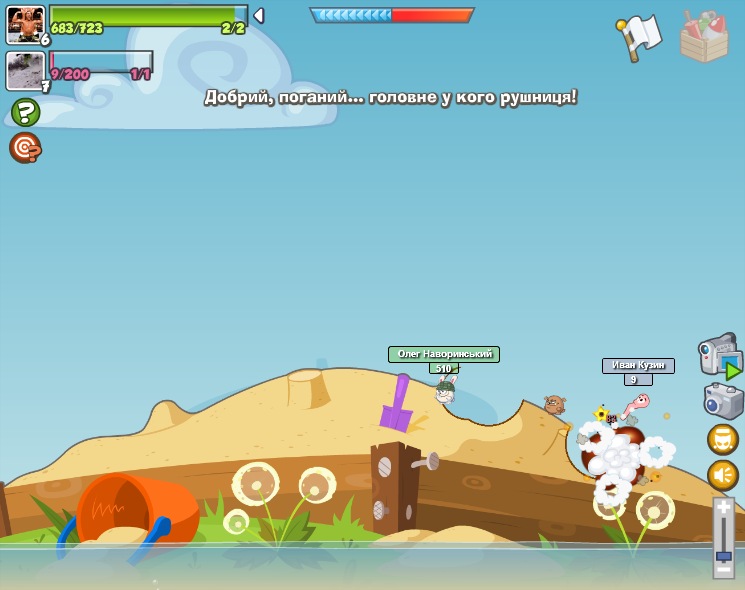Click the white flag surrender icon
The image size is (745, 590).
640,37
